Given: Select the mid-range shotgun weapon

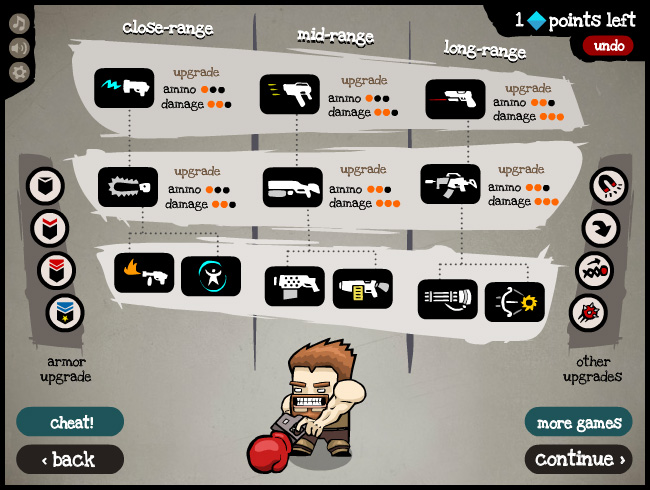Looking at the screenshot, I should [292, 187].
